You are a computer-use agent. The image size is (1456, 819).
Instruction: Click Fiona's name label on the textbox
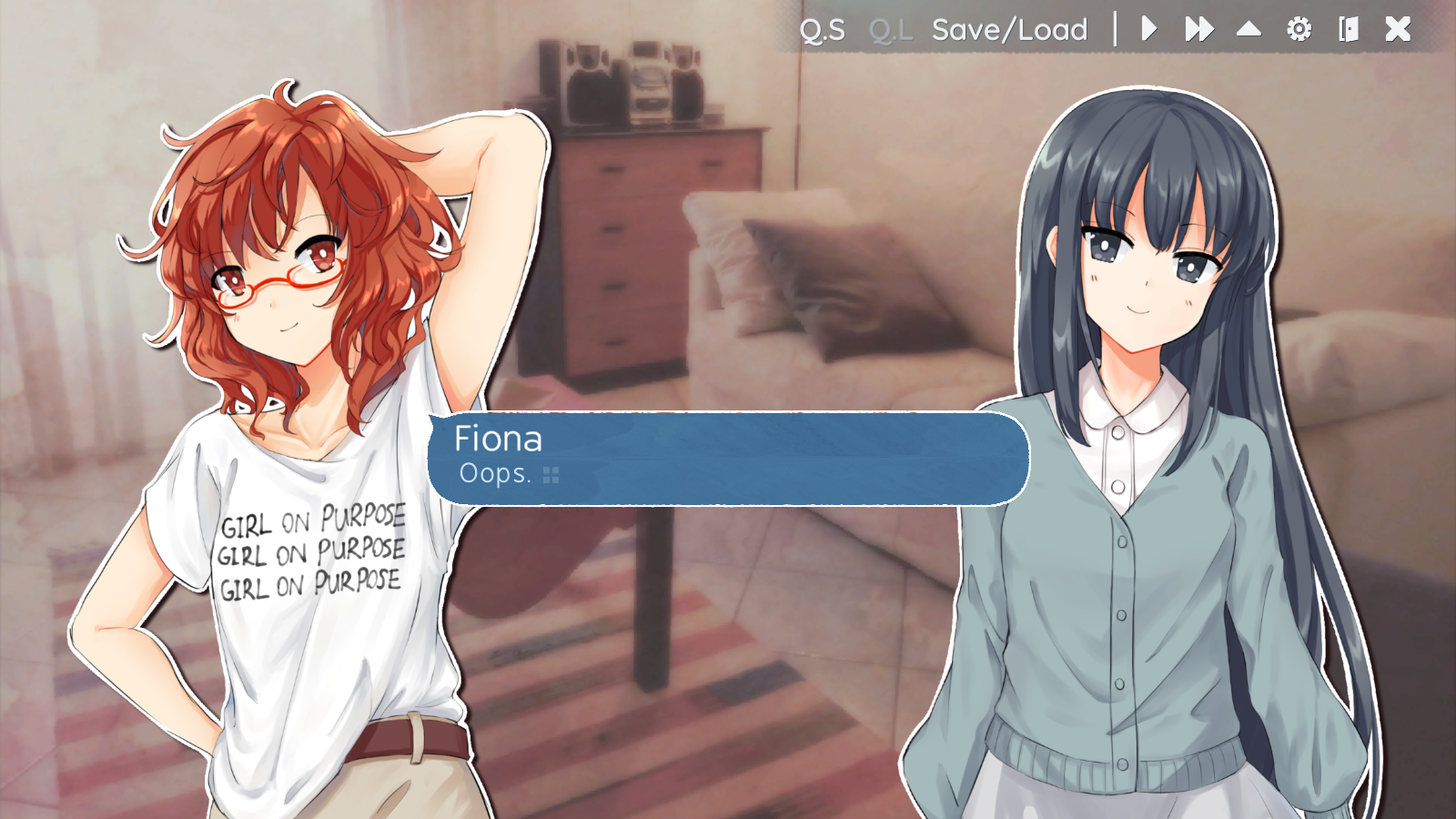(x=499, y=440)
